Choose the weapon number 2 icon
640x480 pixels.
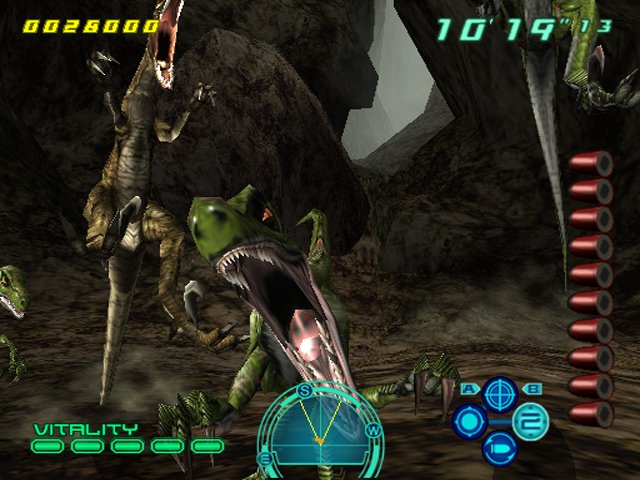(530, 421)
